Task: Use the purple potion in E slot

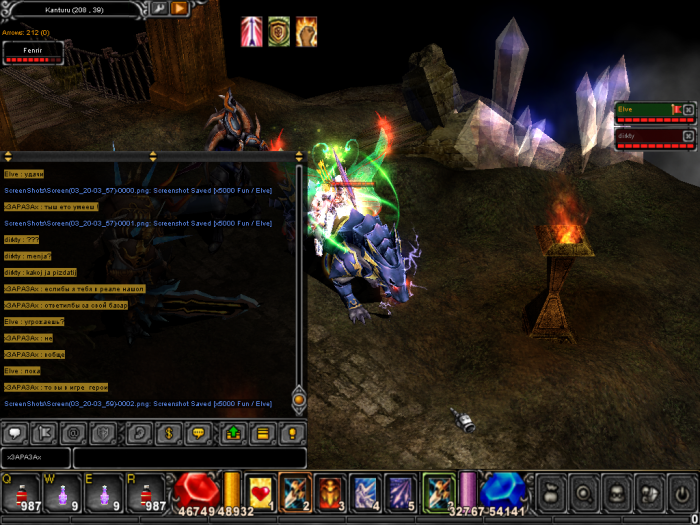Action: (105, 492)
